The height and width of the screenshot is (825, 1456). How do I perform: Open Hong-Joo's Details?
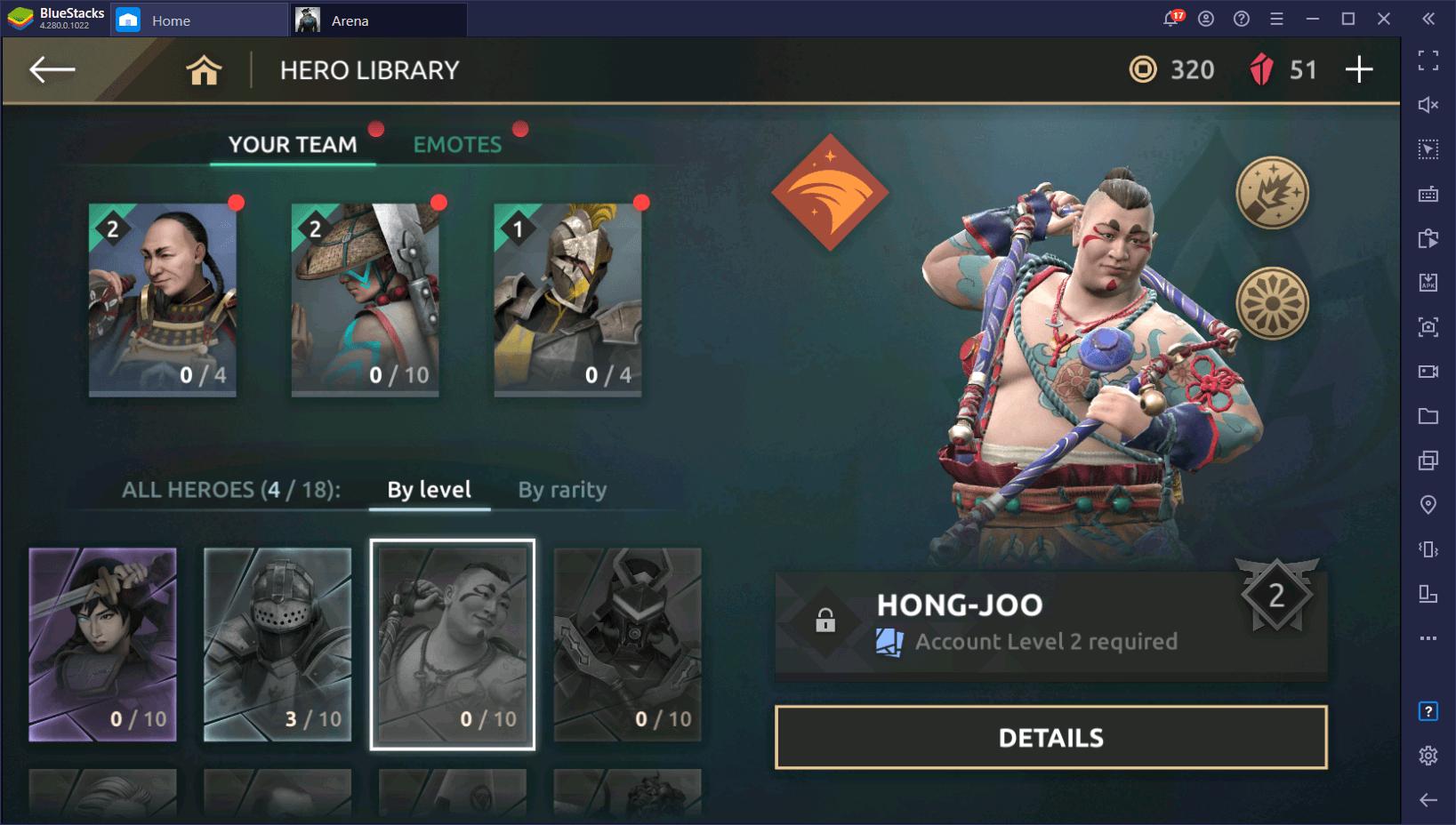tap(1050, 738)
